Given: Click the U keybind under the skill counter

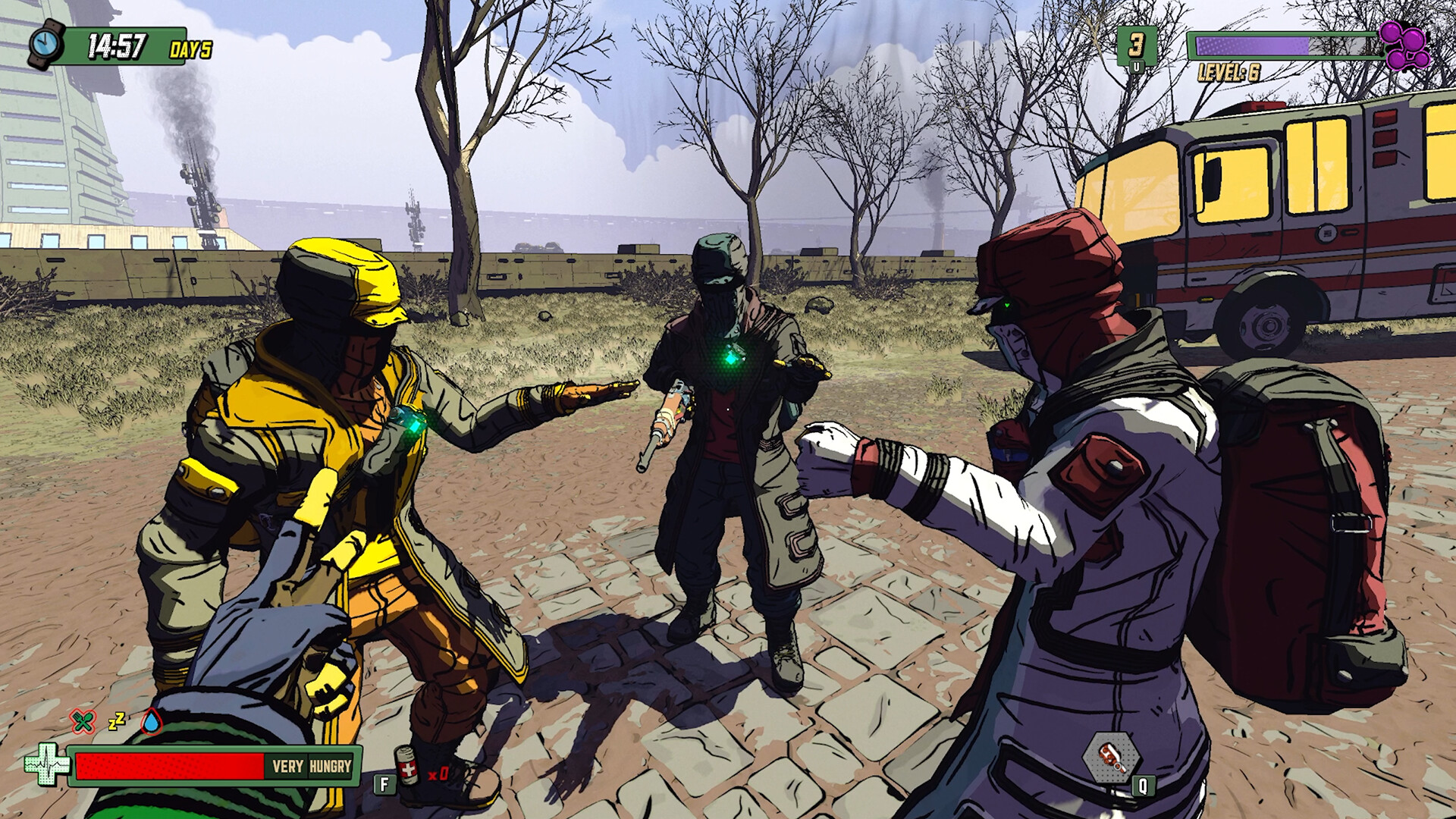Looking at the screenshot, I should coord(1136,66).
